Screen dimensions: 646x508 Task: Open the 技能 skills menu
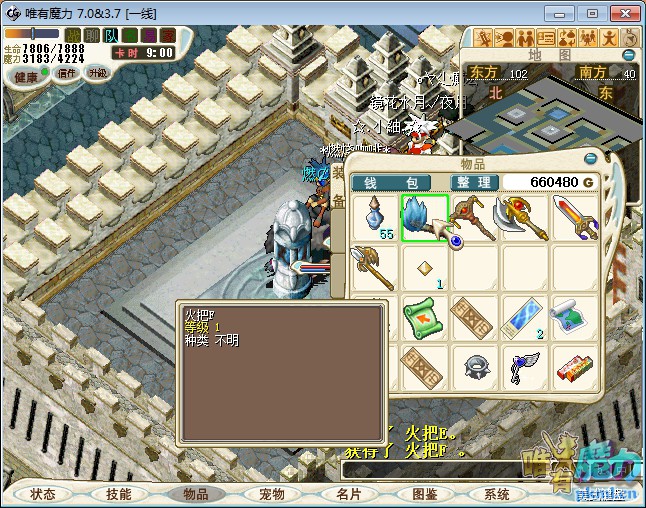(x=119, y=494)
